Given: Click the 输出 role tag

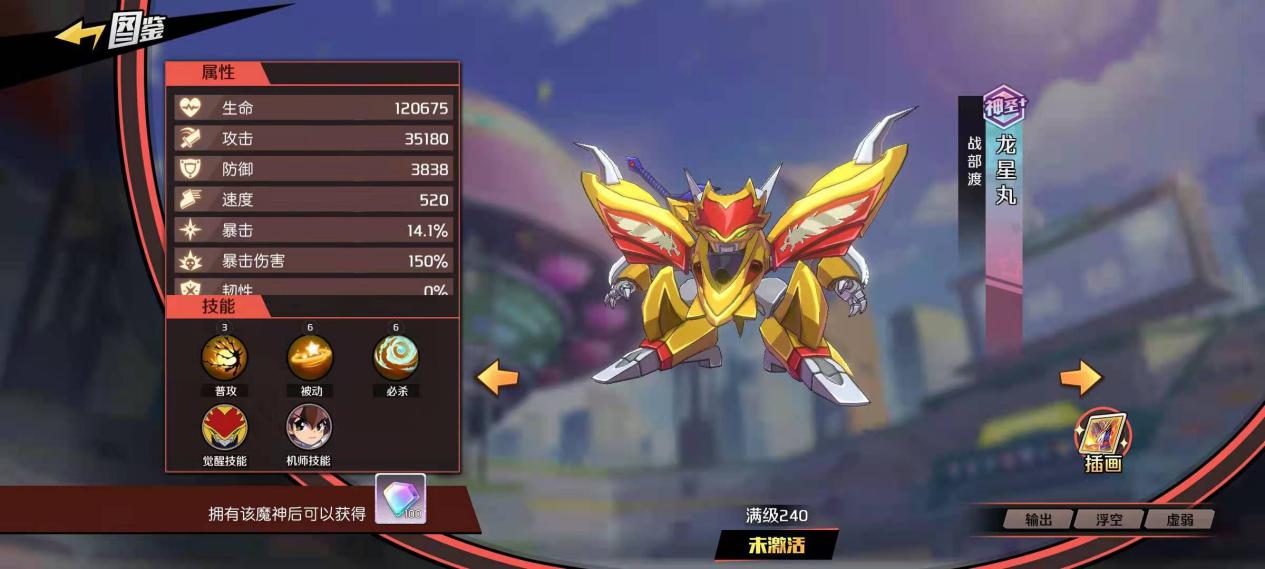Looking at the screenshot, I should 1039,520.
